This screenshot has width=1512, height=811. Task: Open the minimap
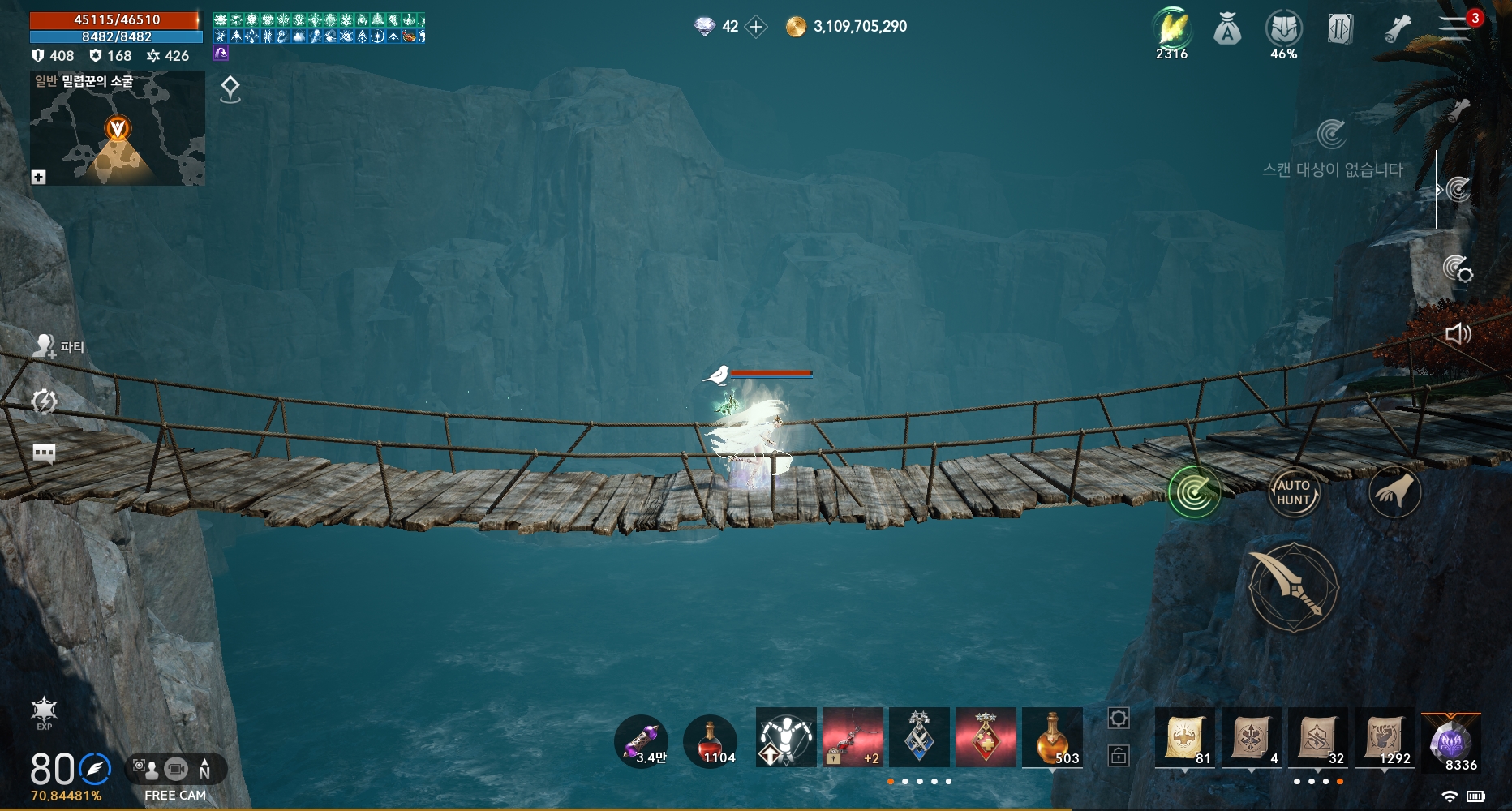(118, 128)
